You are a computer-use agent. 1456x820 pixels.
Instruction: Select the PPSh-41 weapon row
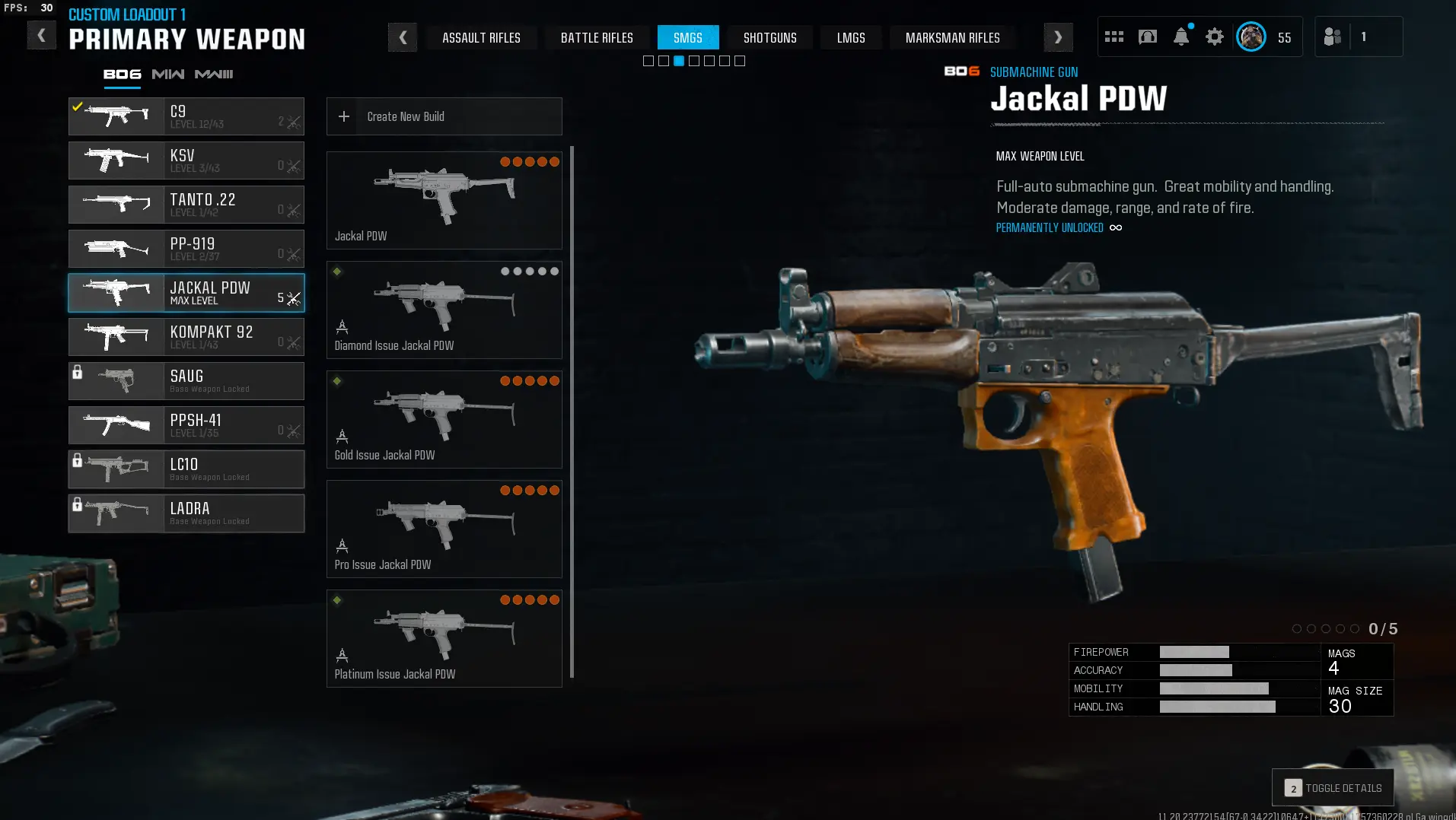pyautogui.click(x=186, y=425)
